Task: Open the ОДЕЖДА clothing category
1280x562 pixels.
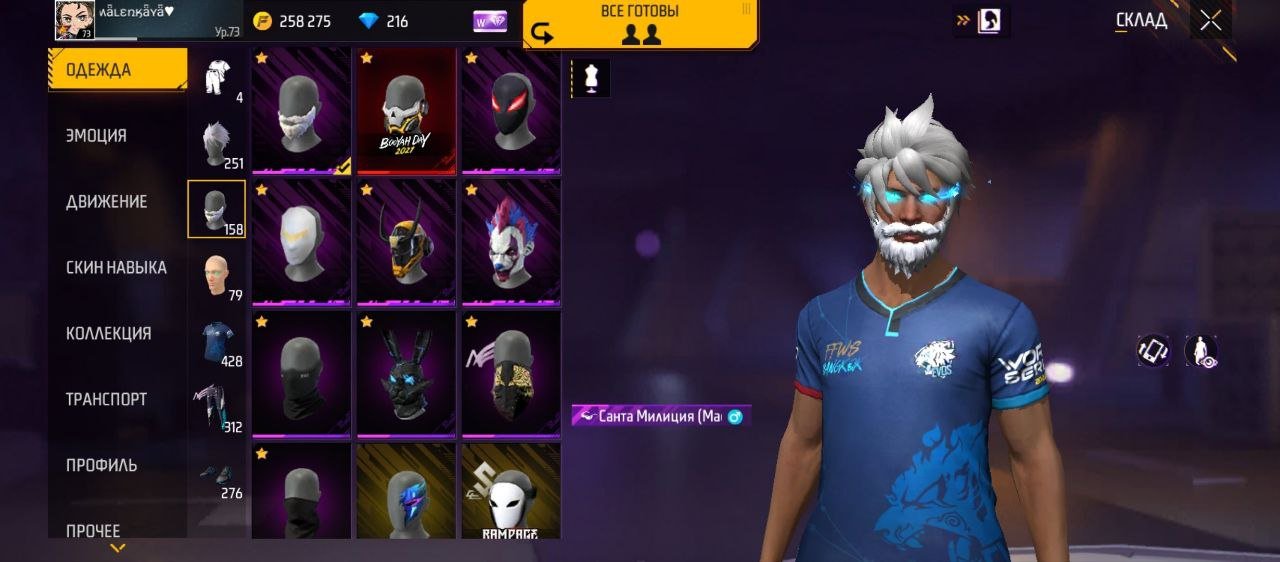Action: click(116, 70)
